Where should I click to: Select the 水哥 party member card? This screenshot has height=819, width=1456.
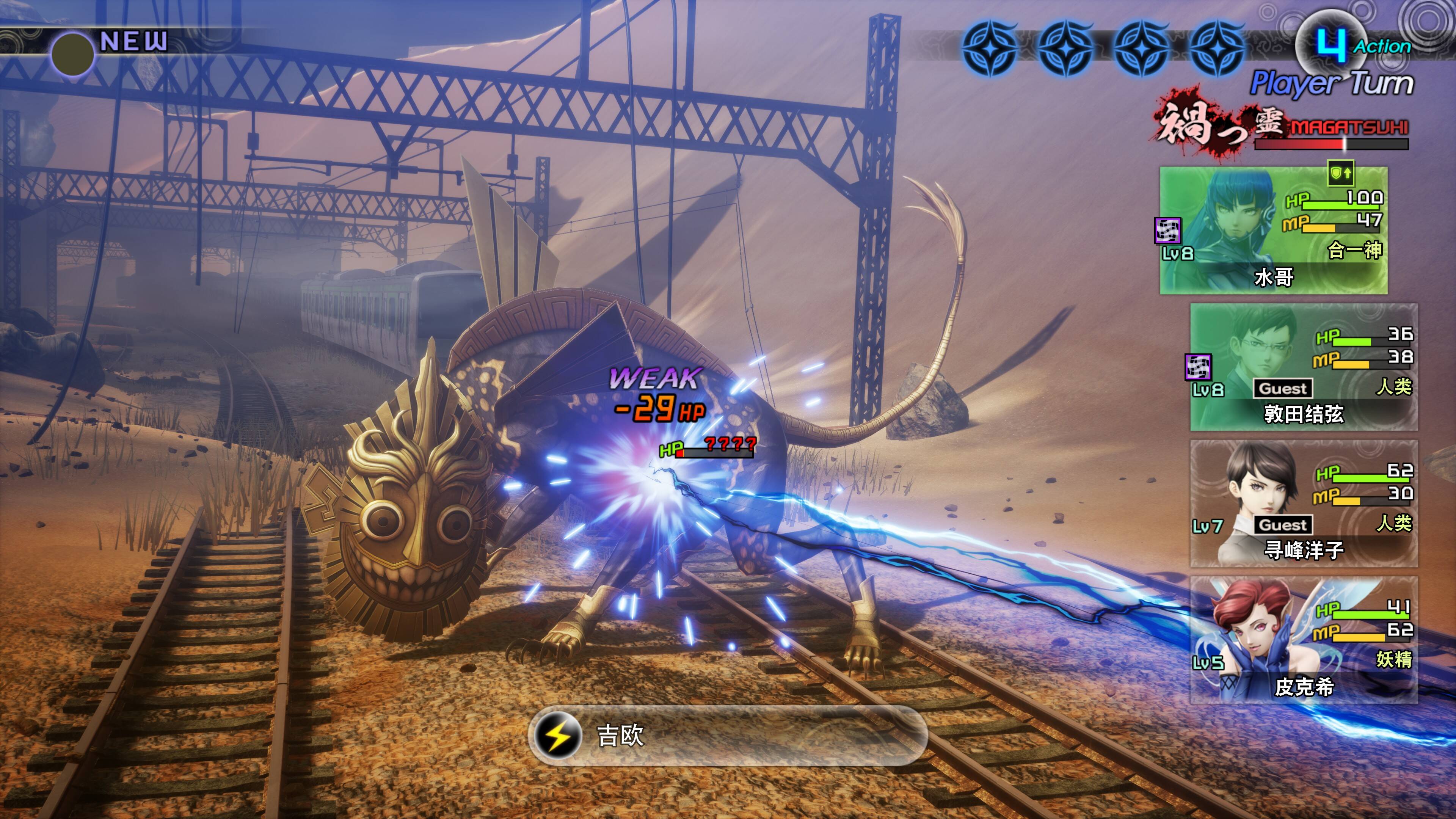click(x=1273, y=231)
